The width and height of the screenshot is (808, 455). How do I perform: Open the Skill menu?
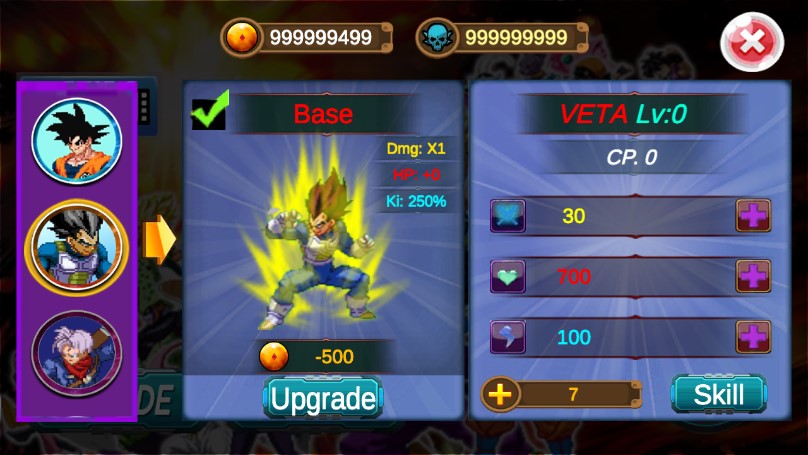tap(718, 394)
